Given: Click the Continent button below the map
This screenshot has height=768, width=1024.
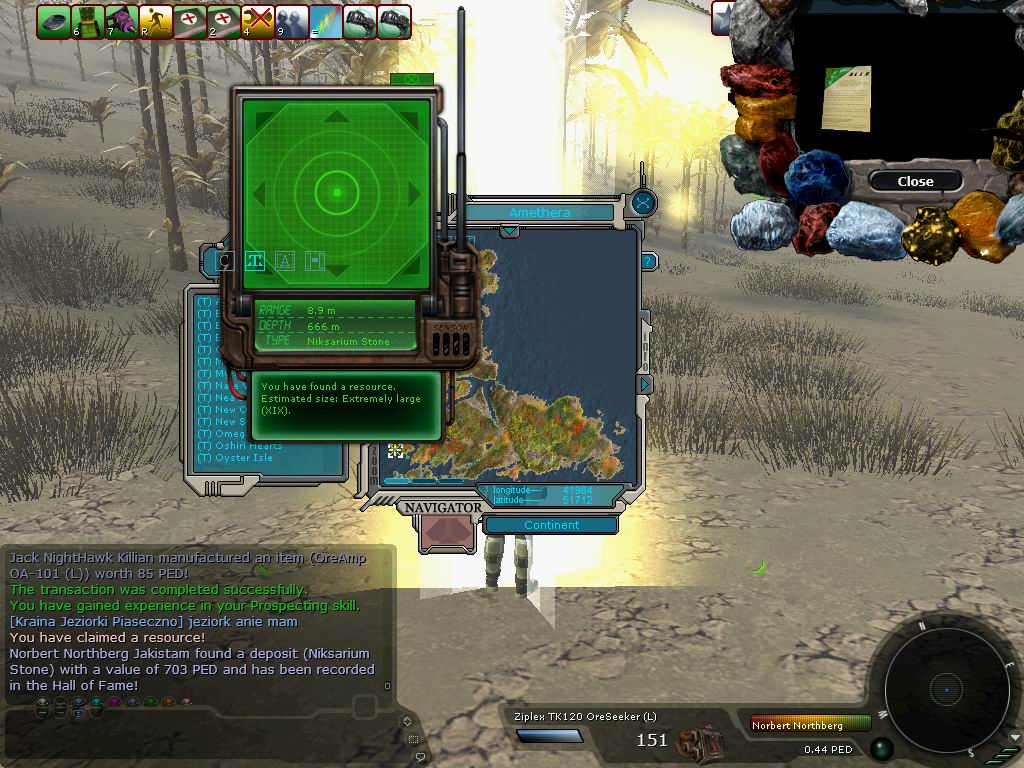Looking at the screenshot, I should [x=551, y=525].
